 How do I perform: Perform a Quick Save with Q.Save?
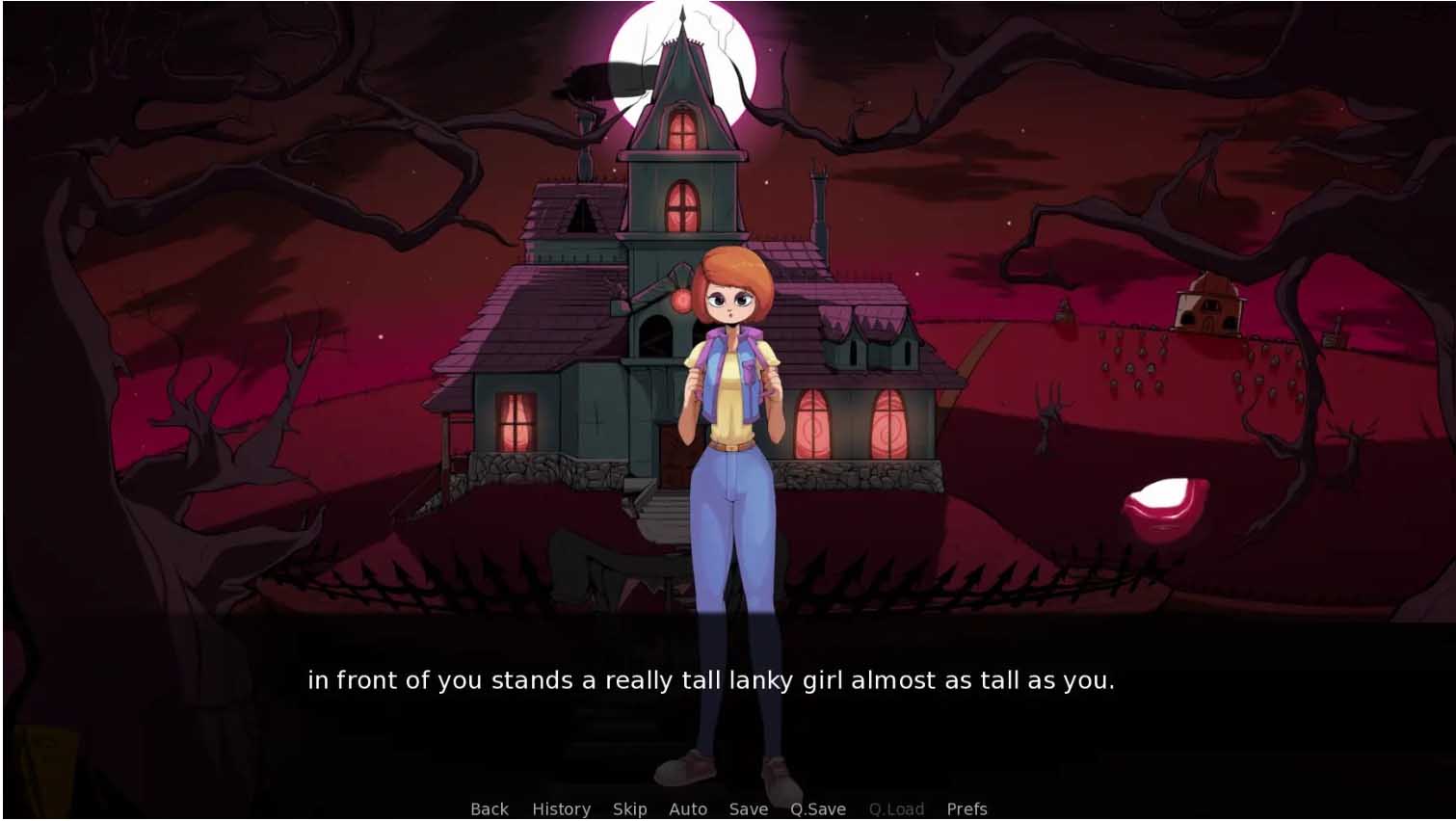click(x=817, y=808)
